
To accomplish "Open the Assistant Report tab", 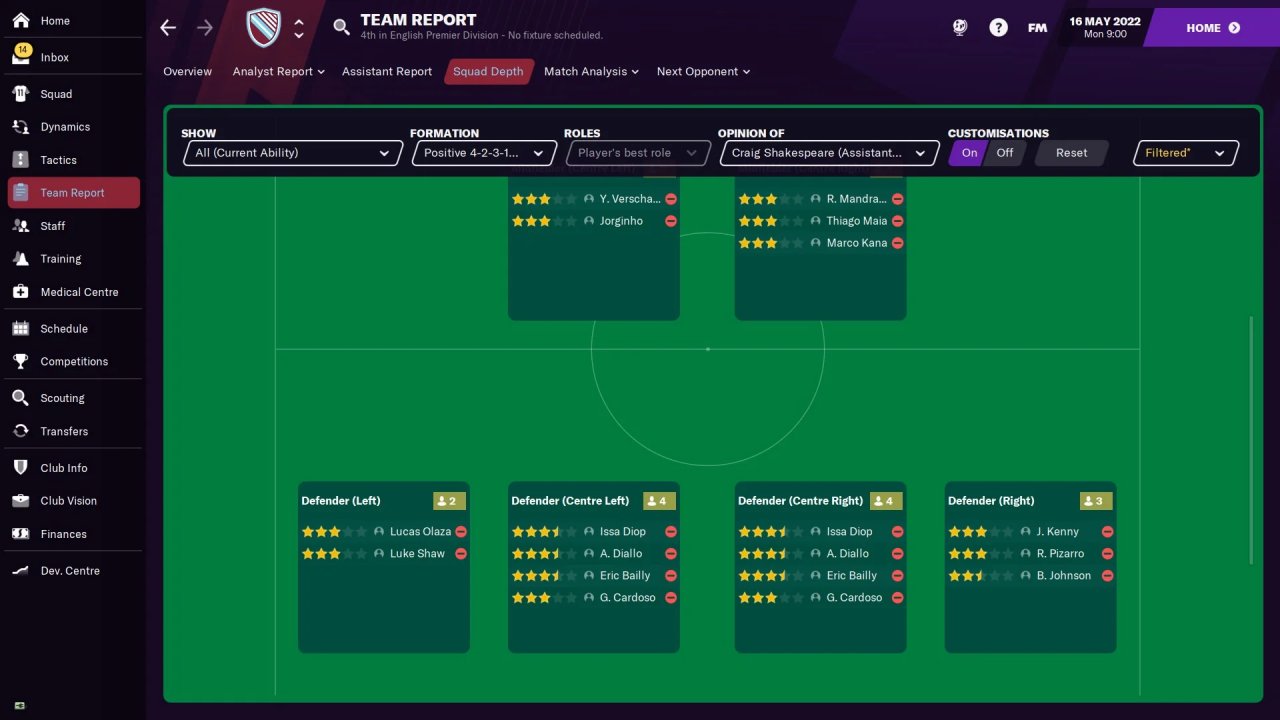I will click(387, 72).
